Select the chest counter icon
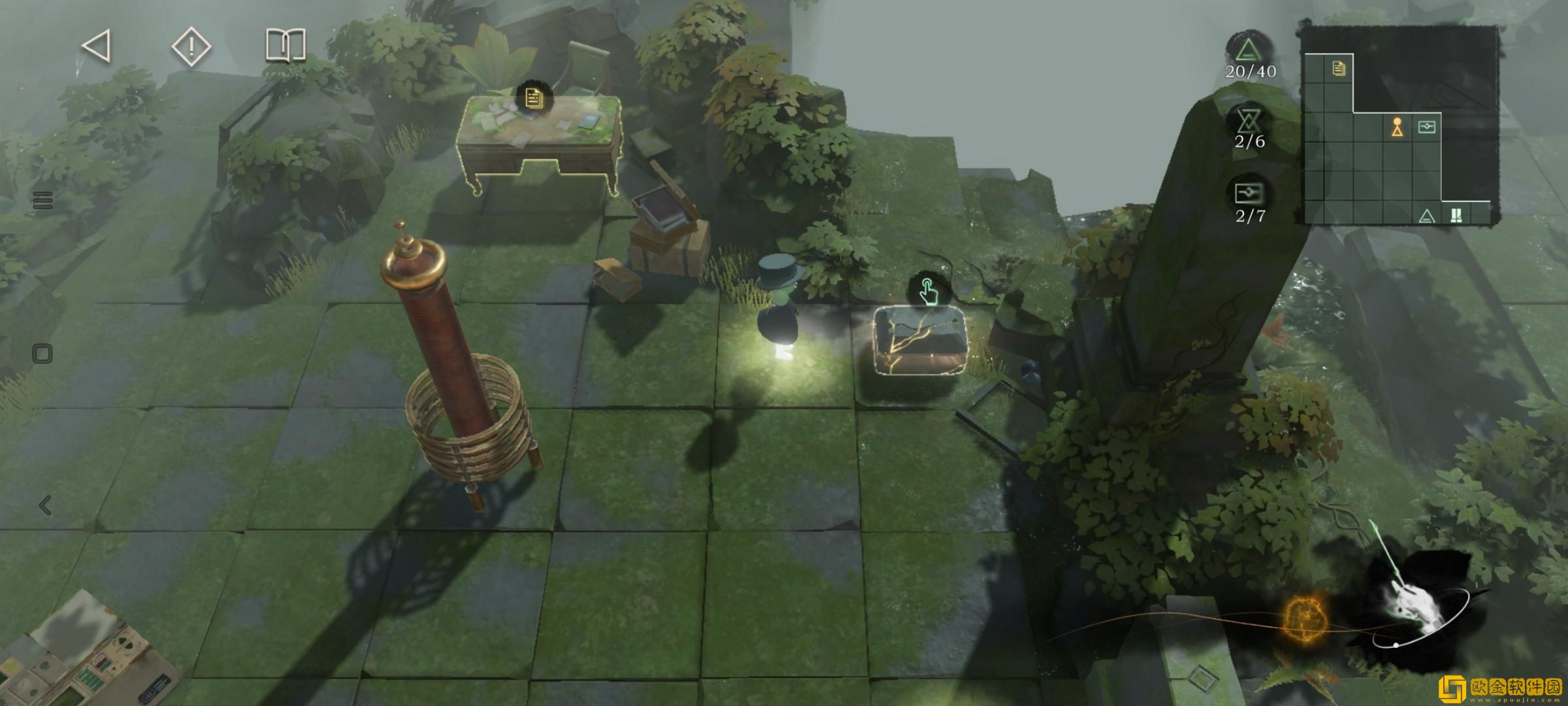The image size is (1568, 706). click(x=1249, y=194)
